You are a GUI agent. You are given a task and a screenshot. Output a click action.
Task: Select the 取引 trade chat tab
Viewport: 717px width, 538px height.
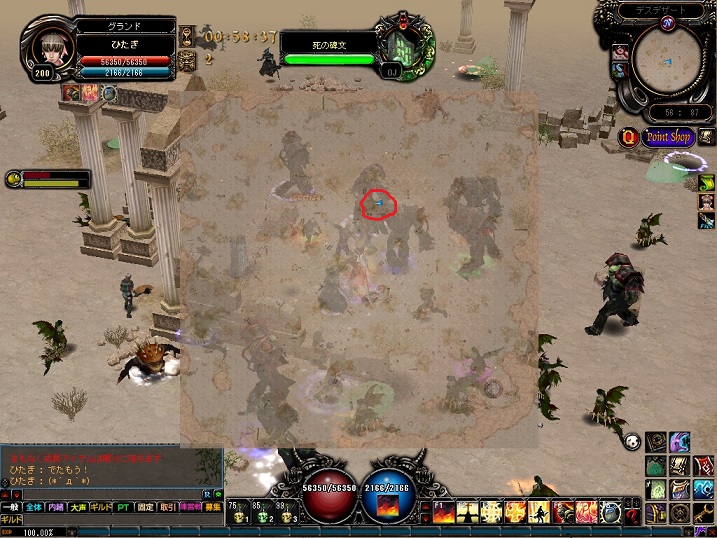coord(168,508)
